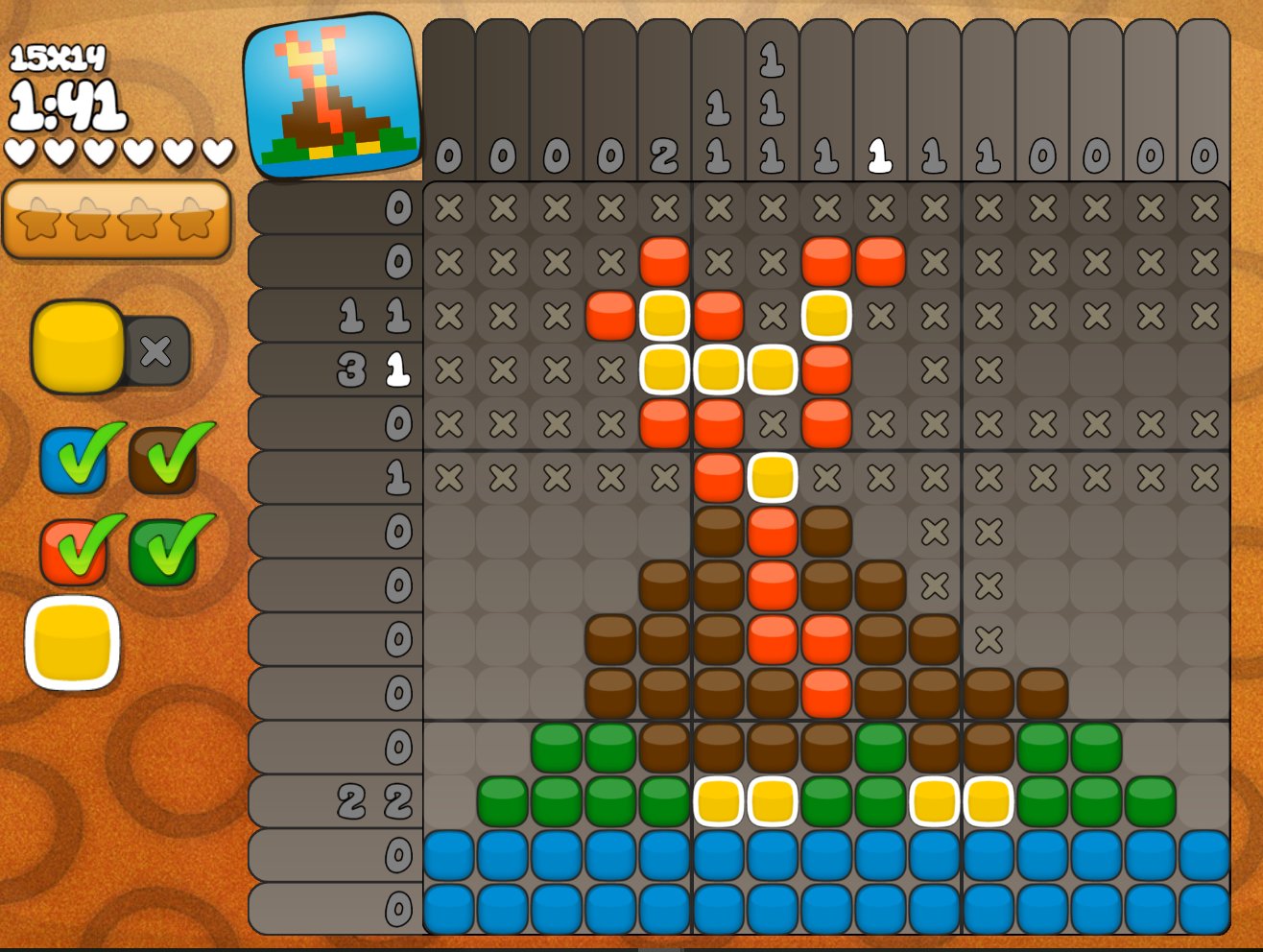
Task: Activate the large yellow fill mode button
Action: pyautogui.click(x=78, y=346)
